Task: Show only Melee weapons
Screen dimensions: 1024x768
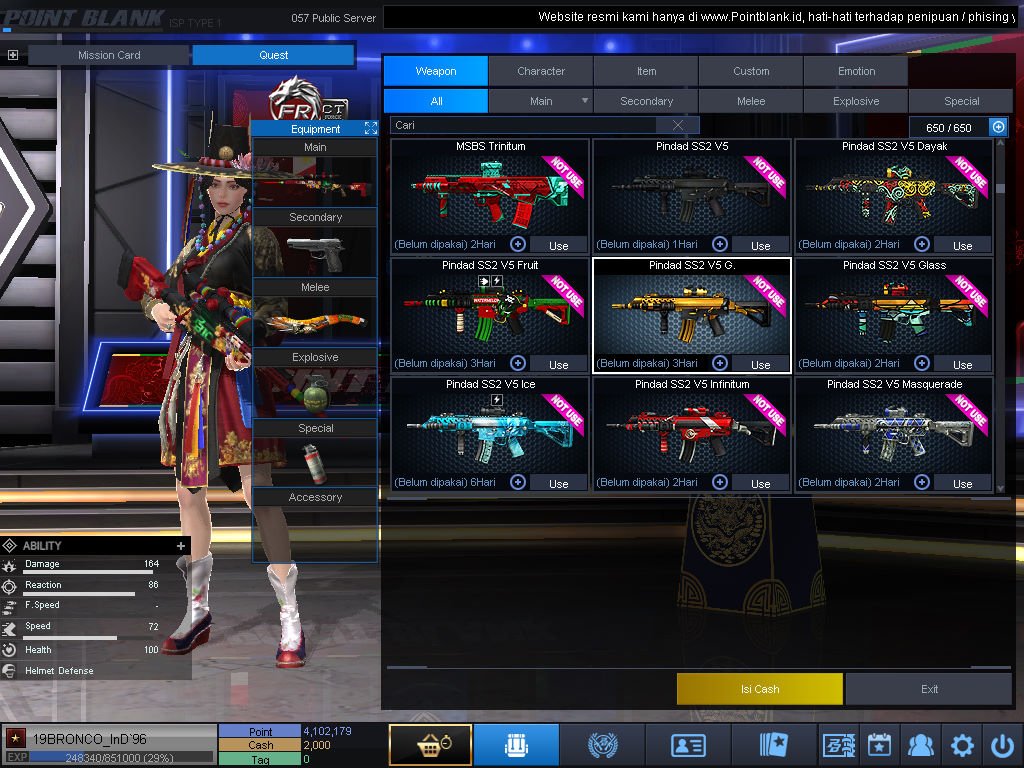Action: coord(751,101)
